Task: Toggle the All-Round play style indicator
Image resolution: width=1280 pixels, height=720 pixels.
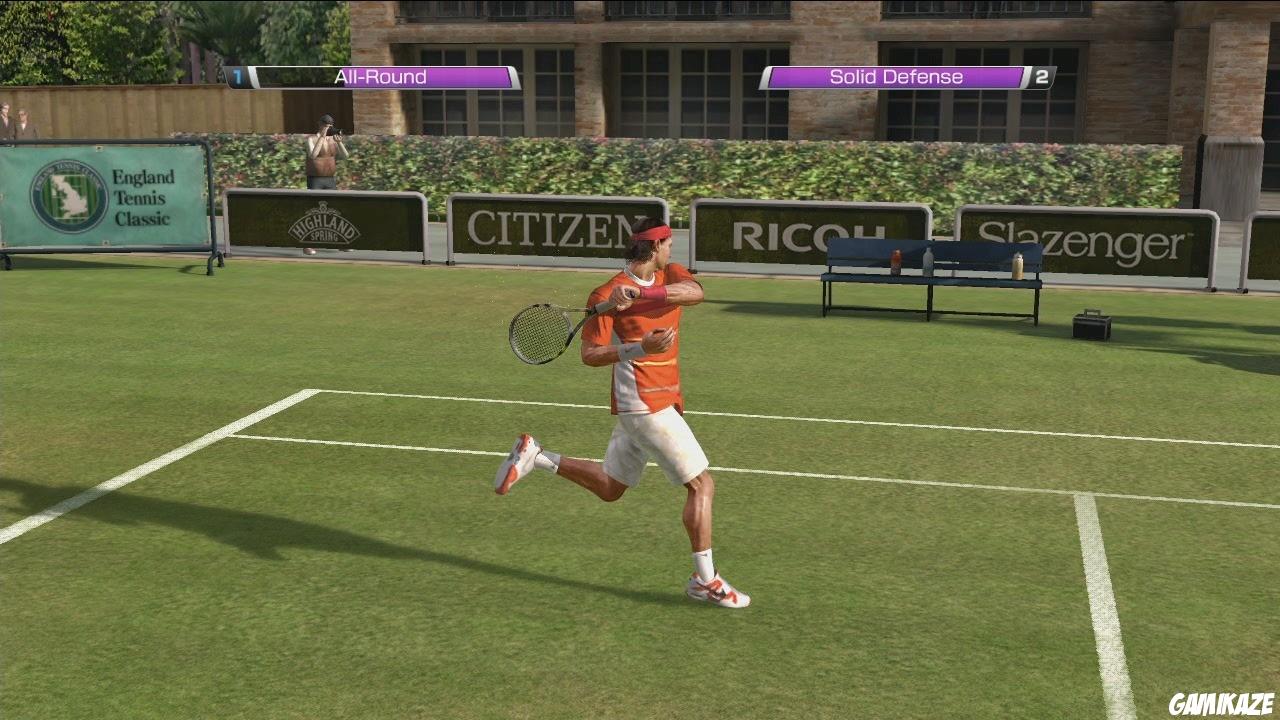Action: (383, 77)
